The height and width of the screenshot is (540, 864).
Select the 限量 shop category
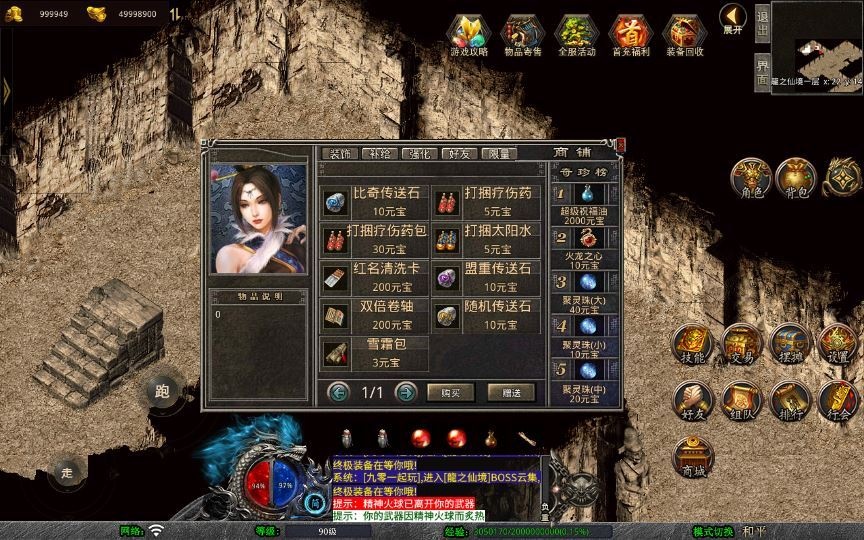tap(498, 154)
